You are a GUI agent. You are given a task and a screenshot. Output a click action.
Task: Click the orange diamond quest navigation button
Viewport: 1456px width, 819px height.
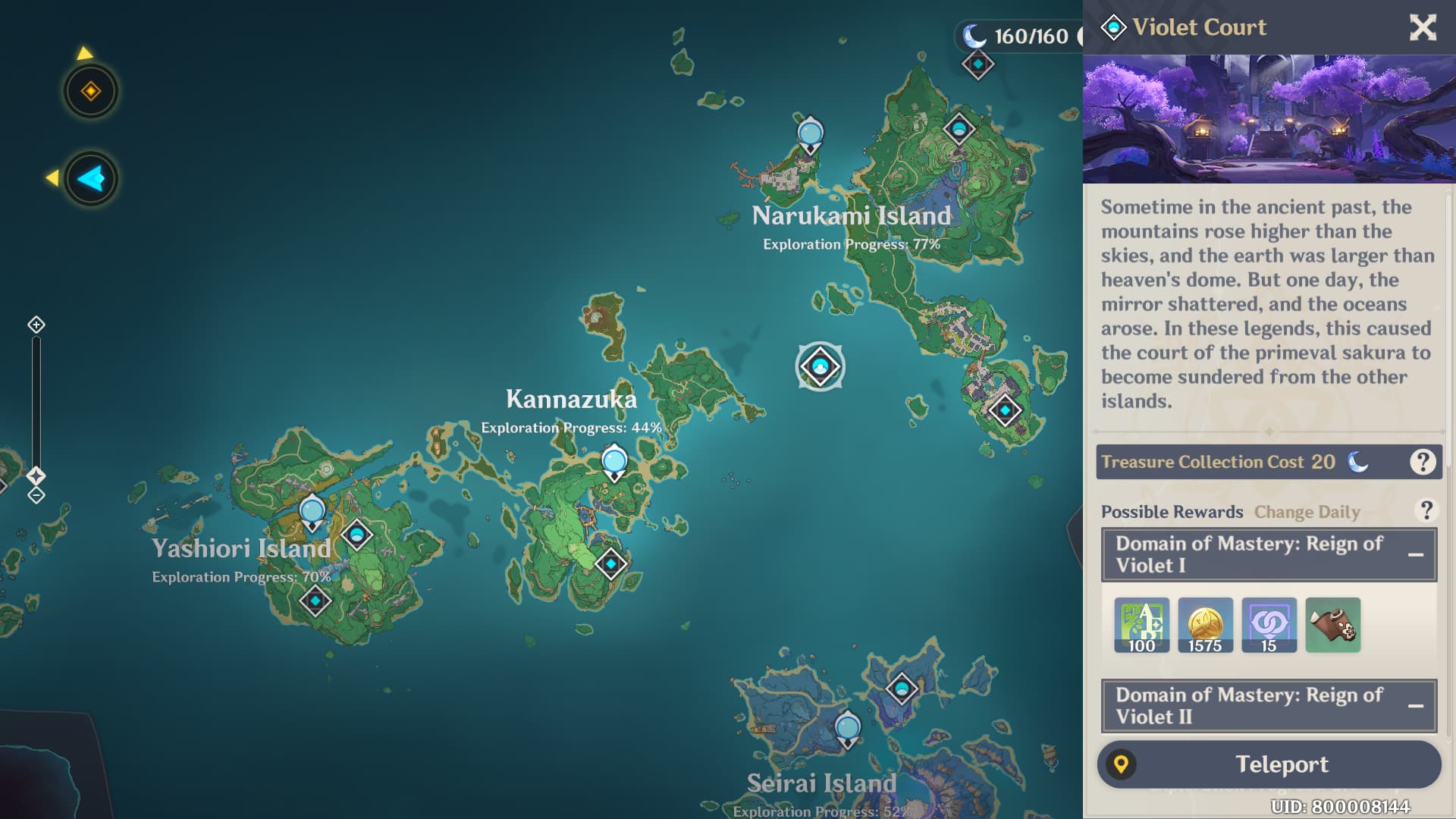pos(91,92)
